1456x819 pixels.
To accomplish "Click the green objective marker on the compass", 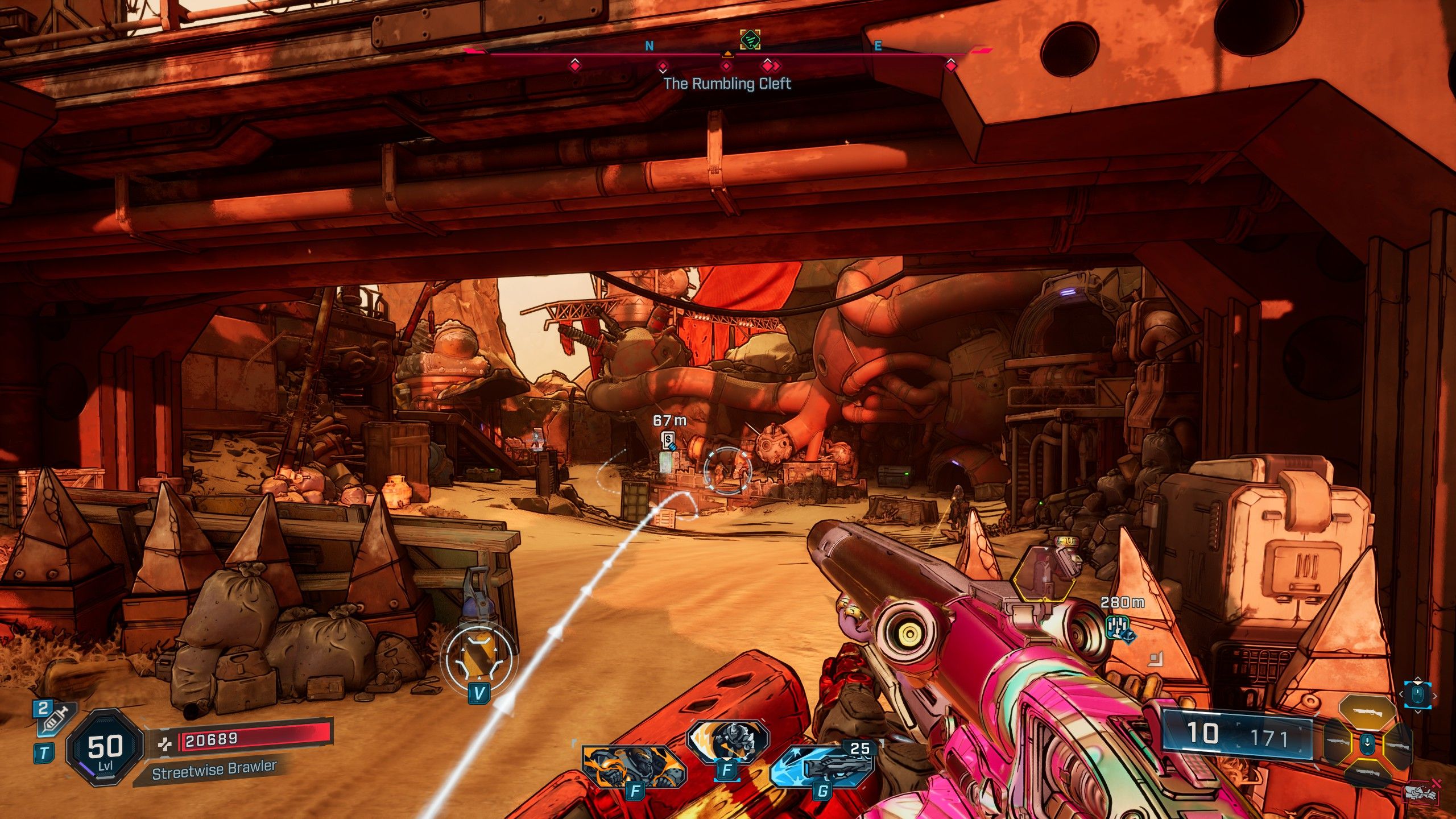I will [x=750, y=39].
